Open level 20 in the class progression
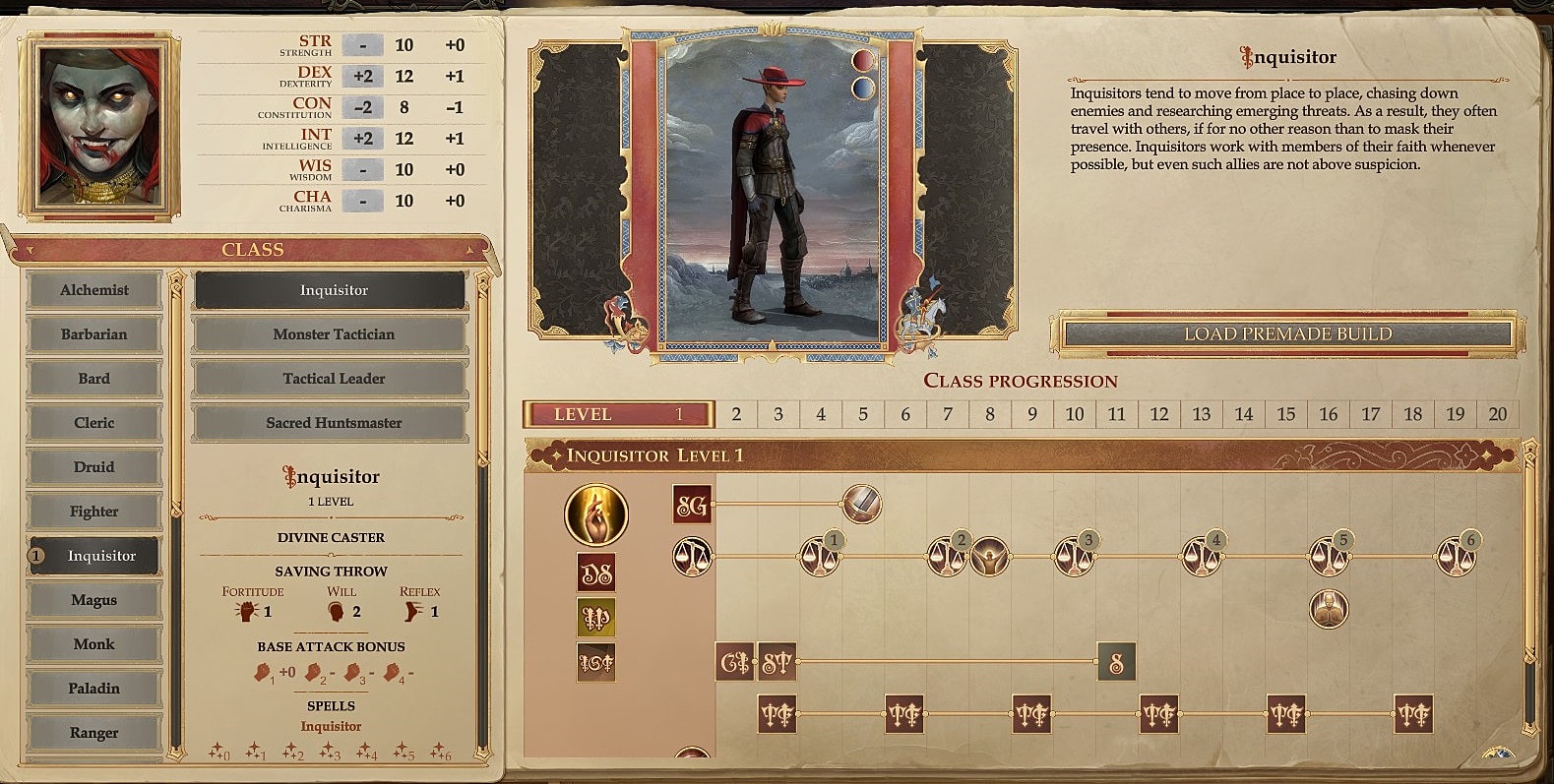Viewport: 1554px width, 784px height. point(1498,414)
